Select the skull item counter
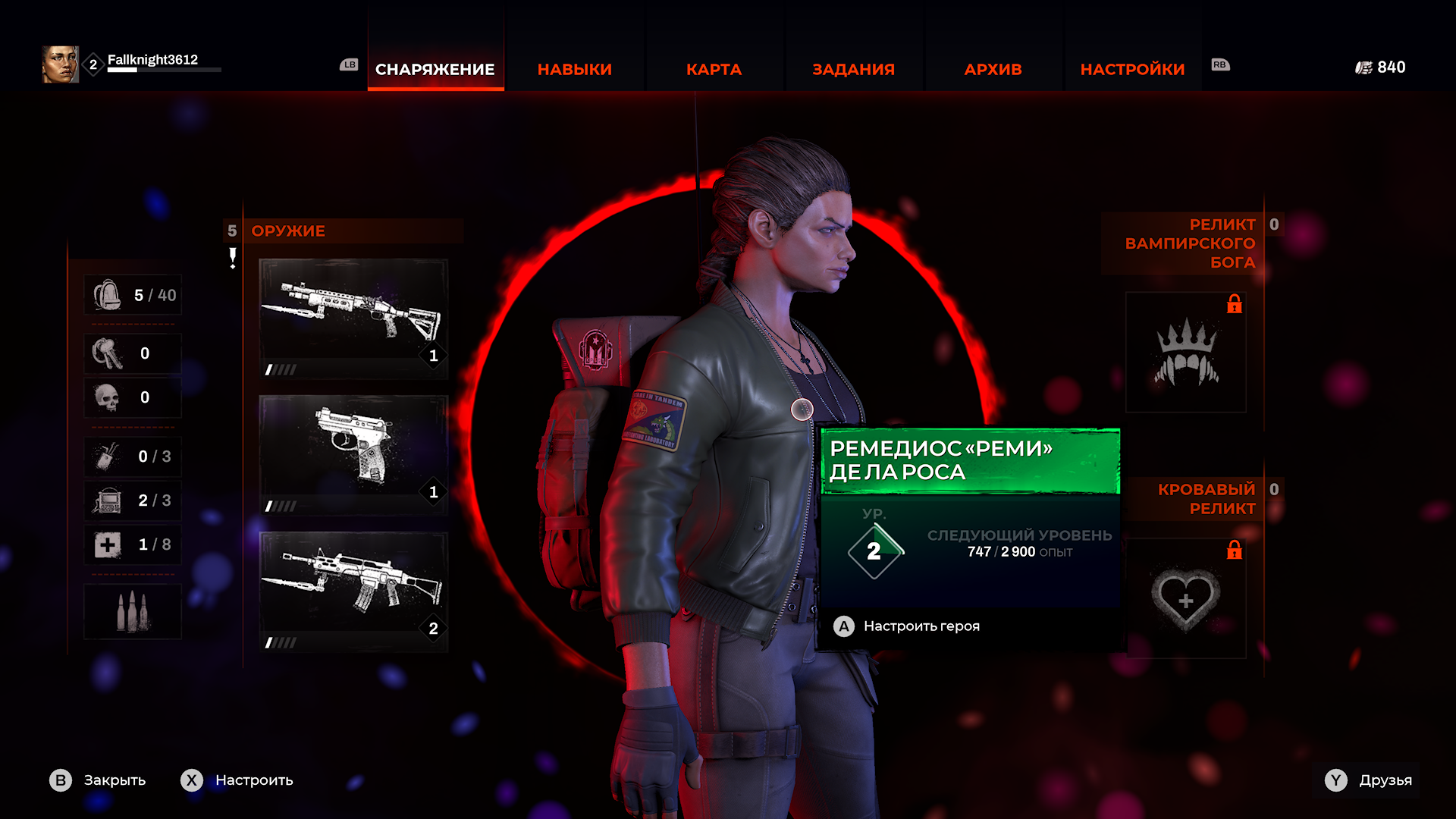 tap(108, 397)
